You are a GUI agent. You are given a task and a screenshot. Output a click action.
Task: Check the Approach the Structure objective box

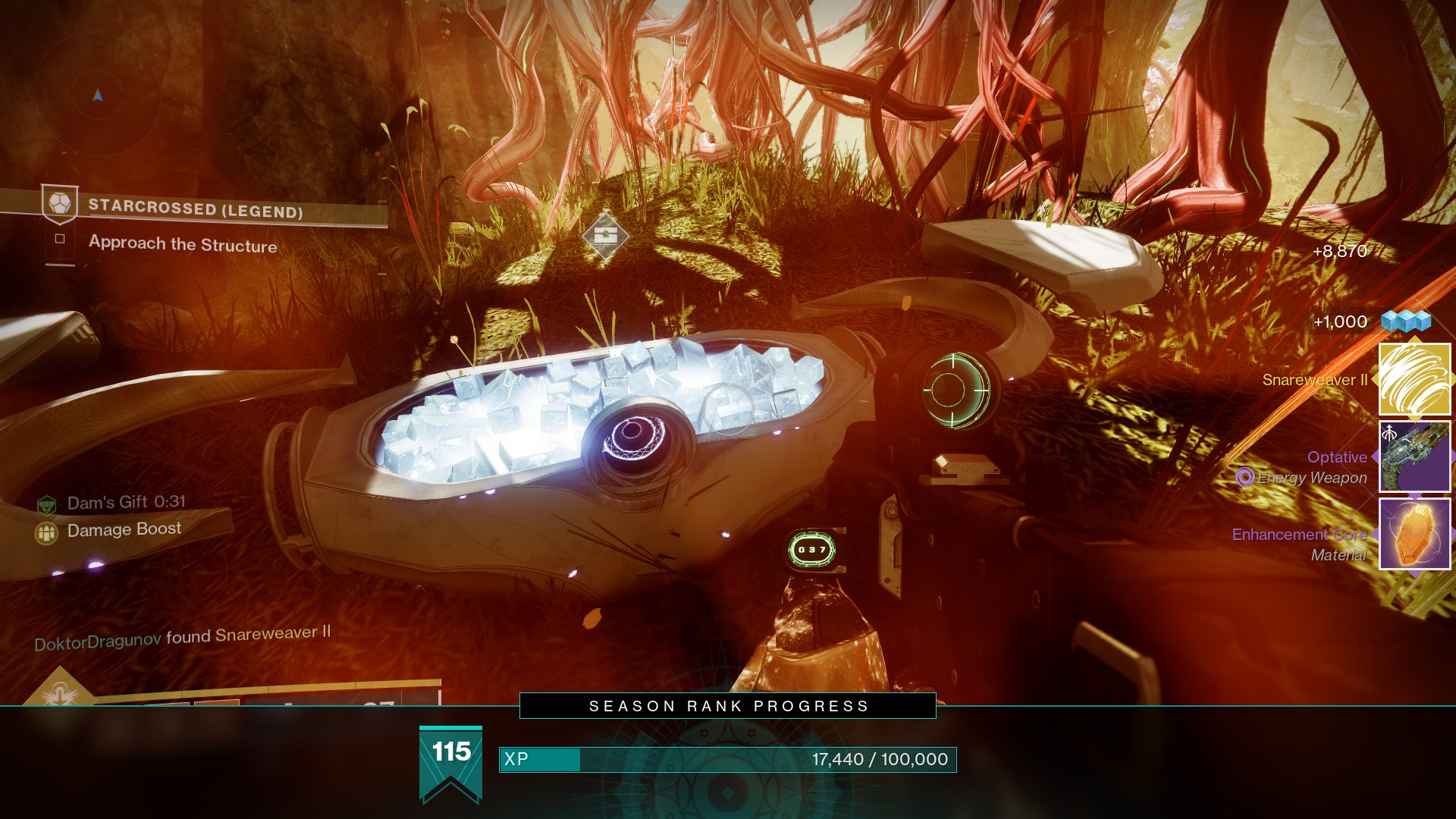click(60, 239)
